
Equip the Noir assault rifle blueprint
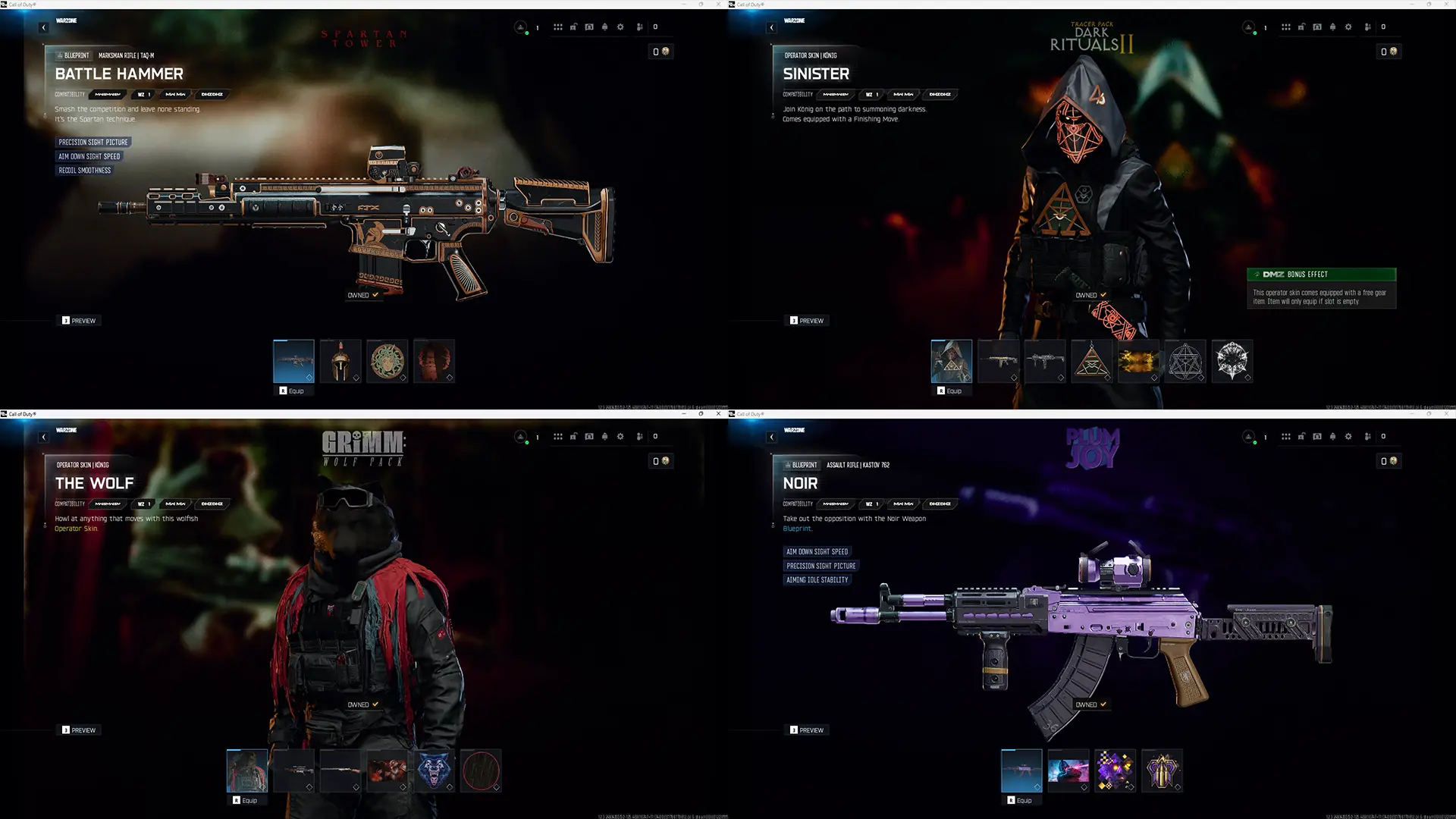(1022, 799)
